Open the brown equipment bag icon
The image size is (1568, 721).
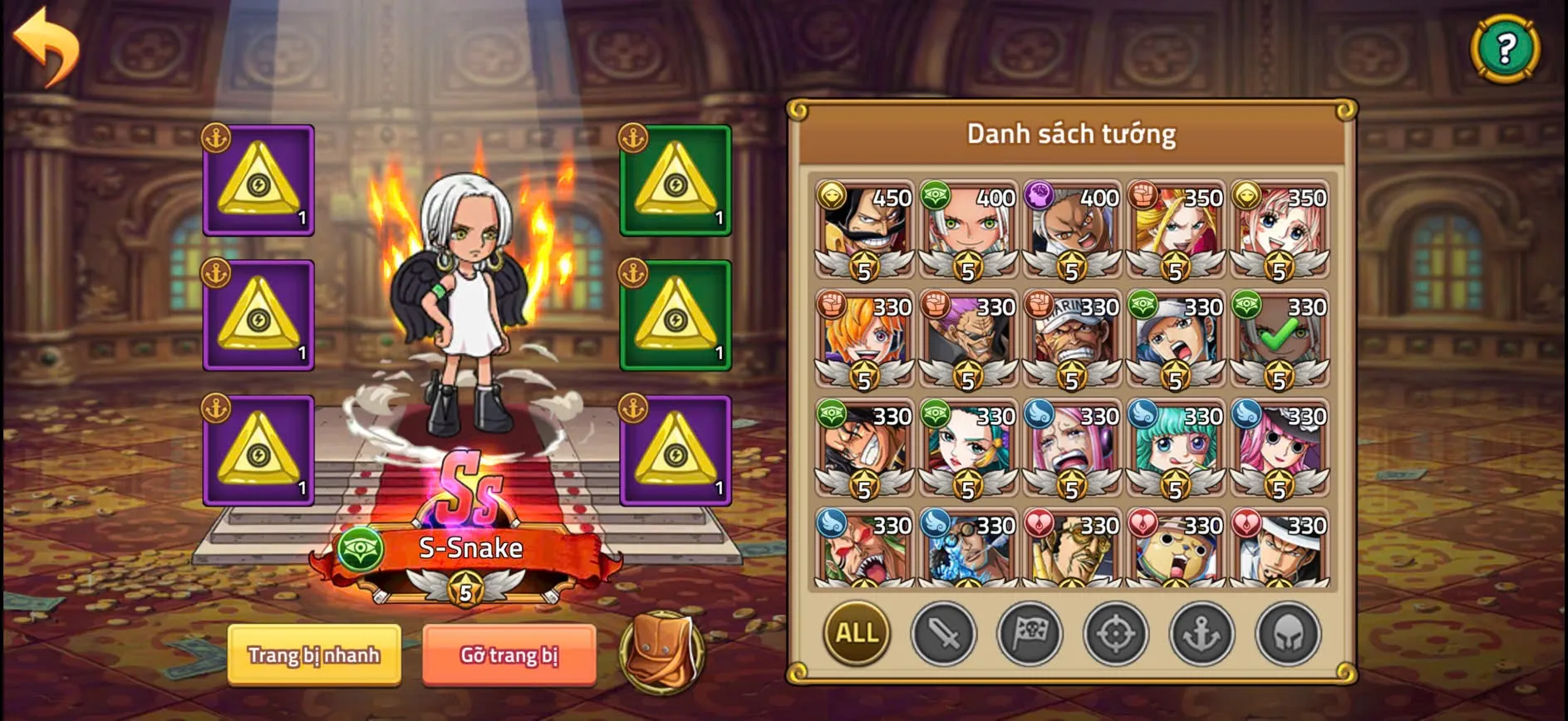click(661, 655)
